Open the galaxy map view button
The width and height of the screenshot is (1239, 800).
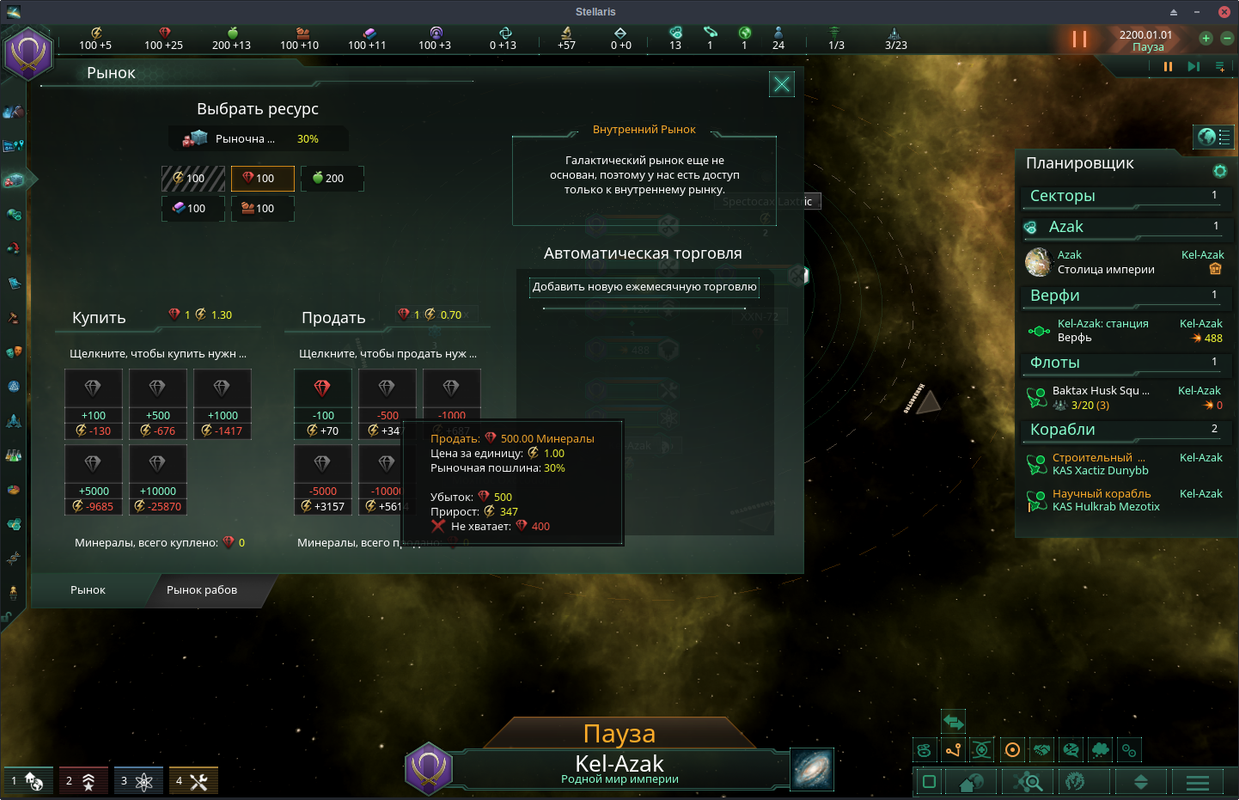point(812,769)
